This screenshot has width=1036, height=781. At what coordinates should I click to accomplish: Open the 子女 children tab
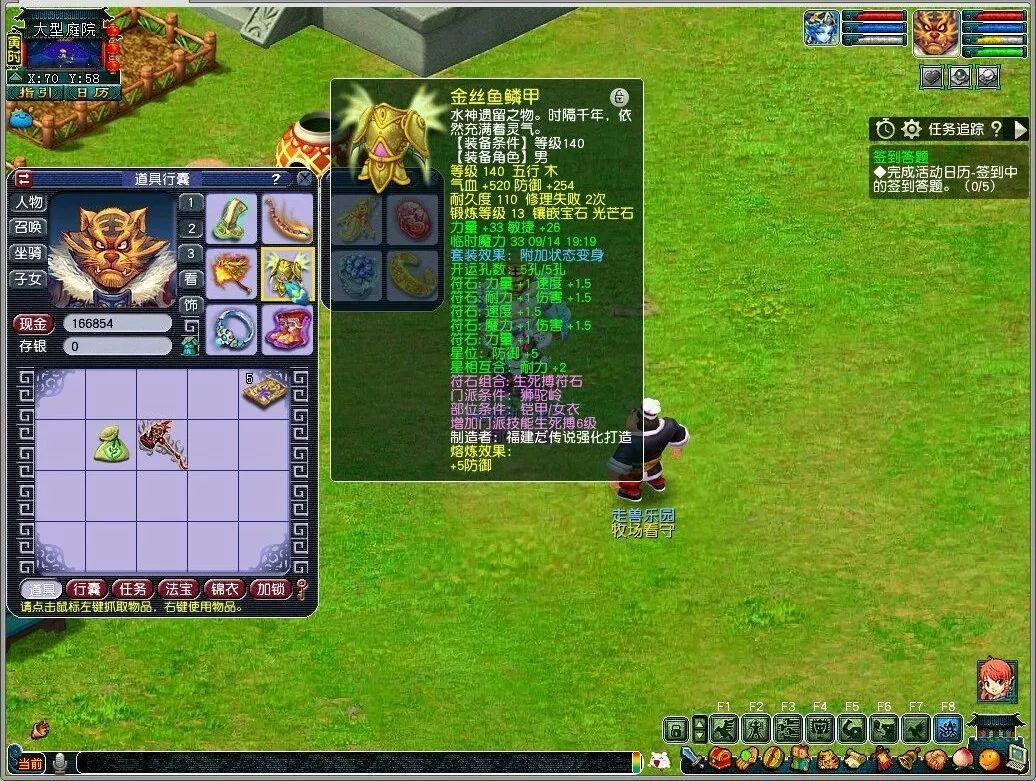[x=28, y=279]
